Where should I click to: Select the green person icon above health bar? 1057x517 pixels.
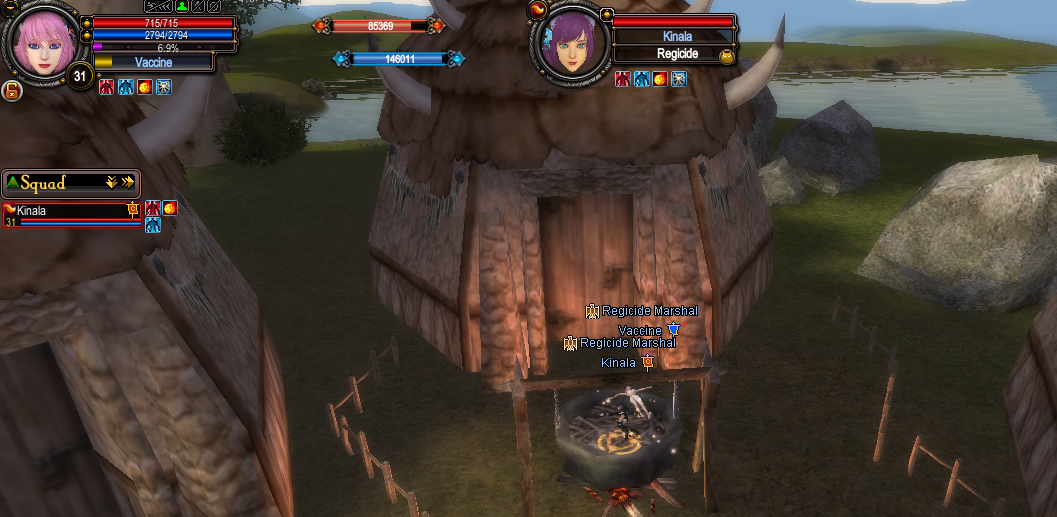183,6
